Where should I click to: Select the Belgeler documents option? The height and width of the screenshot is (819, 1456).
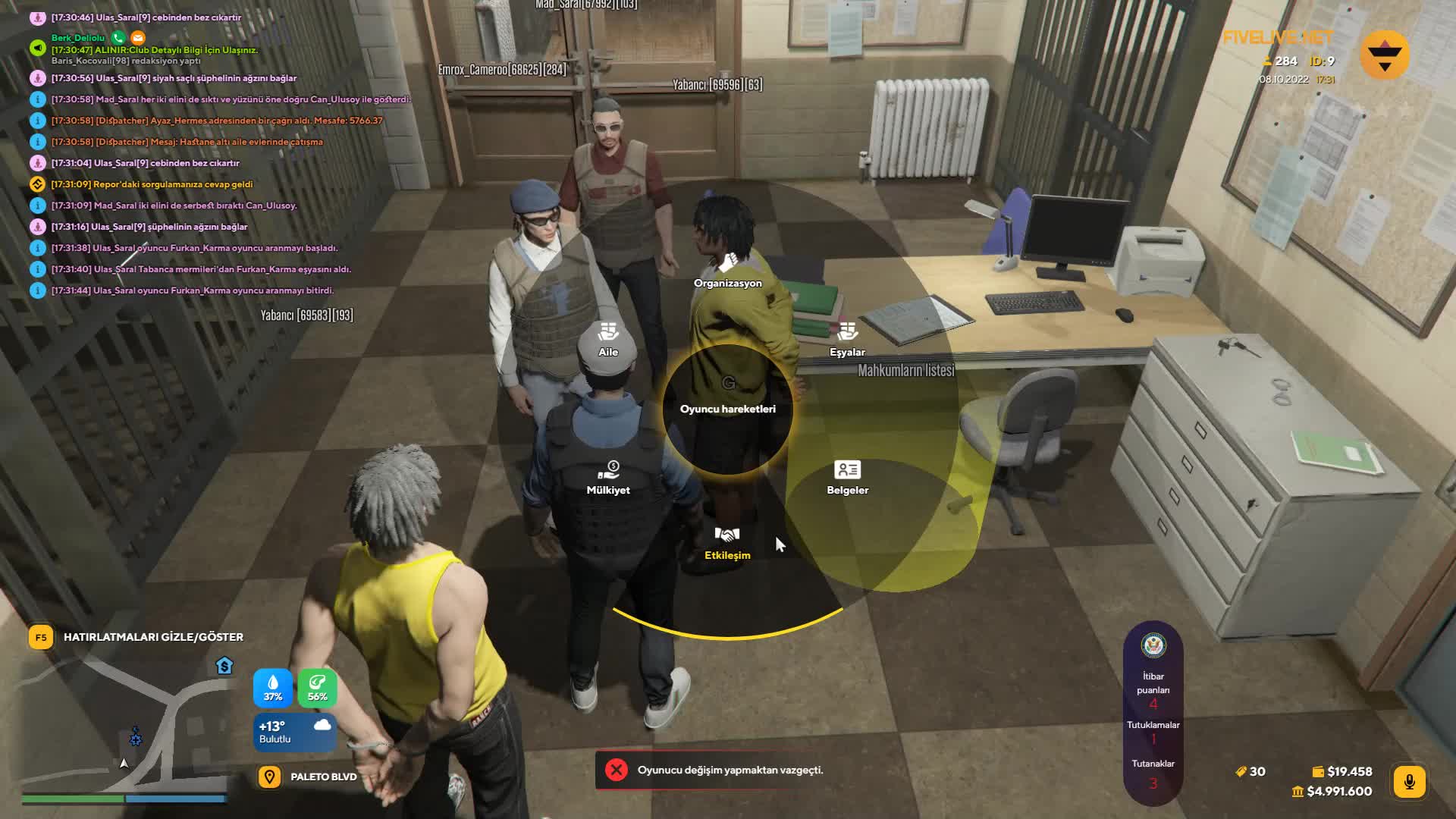pyautogui.click(x=847, y=478)
